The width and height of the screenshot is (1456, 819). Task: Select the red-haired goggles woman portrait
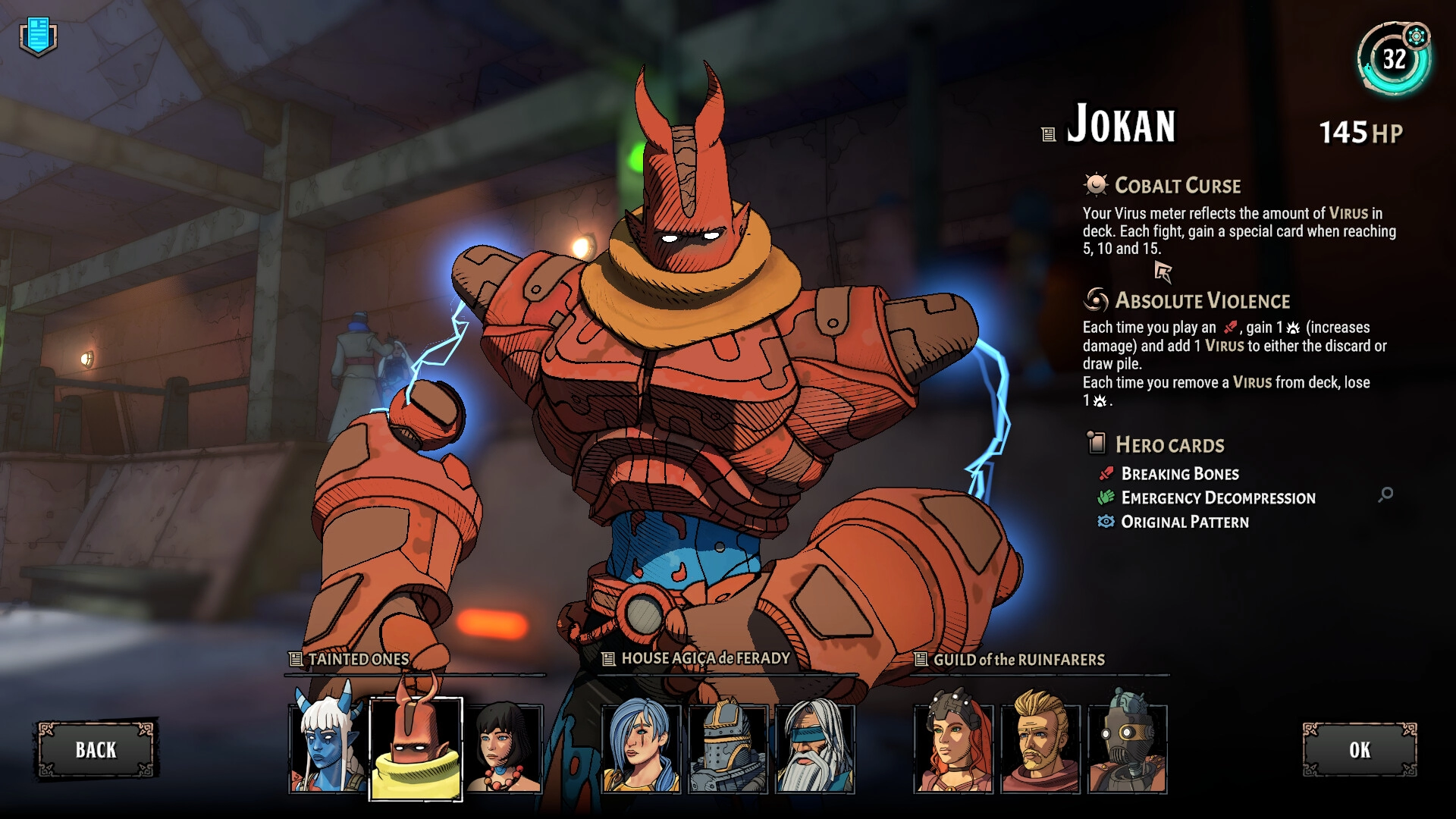point(953,748)
